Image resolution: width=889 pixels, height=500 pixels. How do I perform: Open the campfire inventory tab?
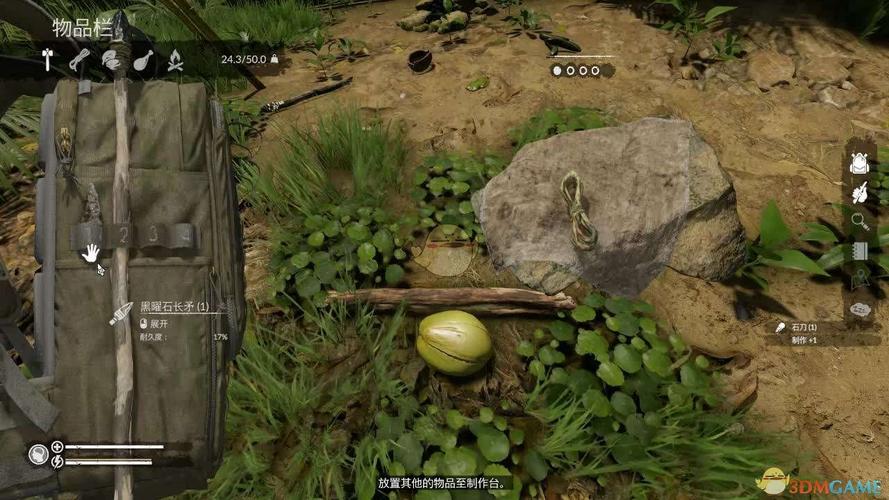coord(175,60)
